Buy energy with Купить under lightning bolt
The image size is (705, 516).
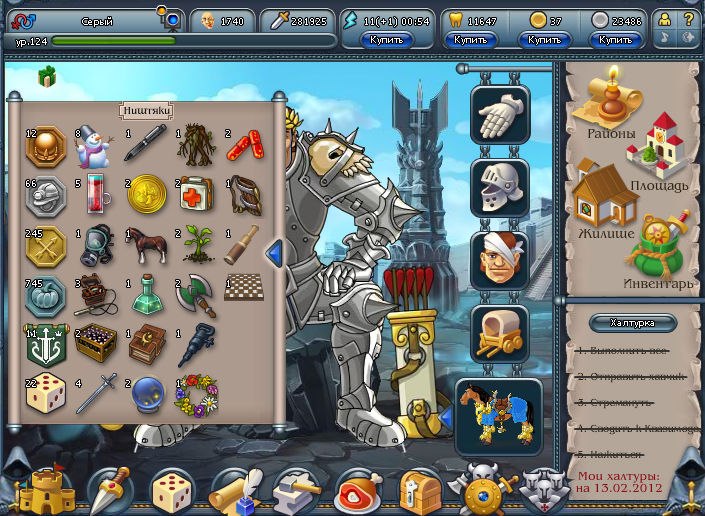pos(386,40)
